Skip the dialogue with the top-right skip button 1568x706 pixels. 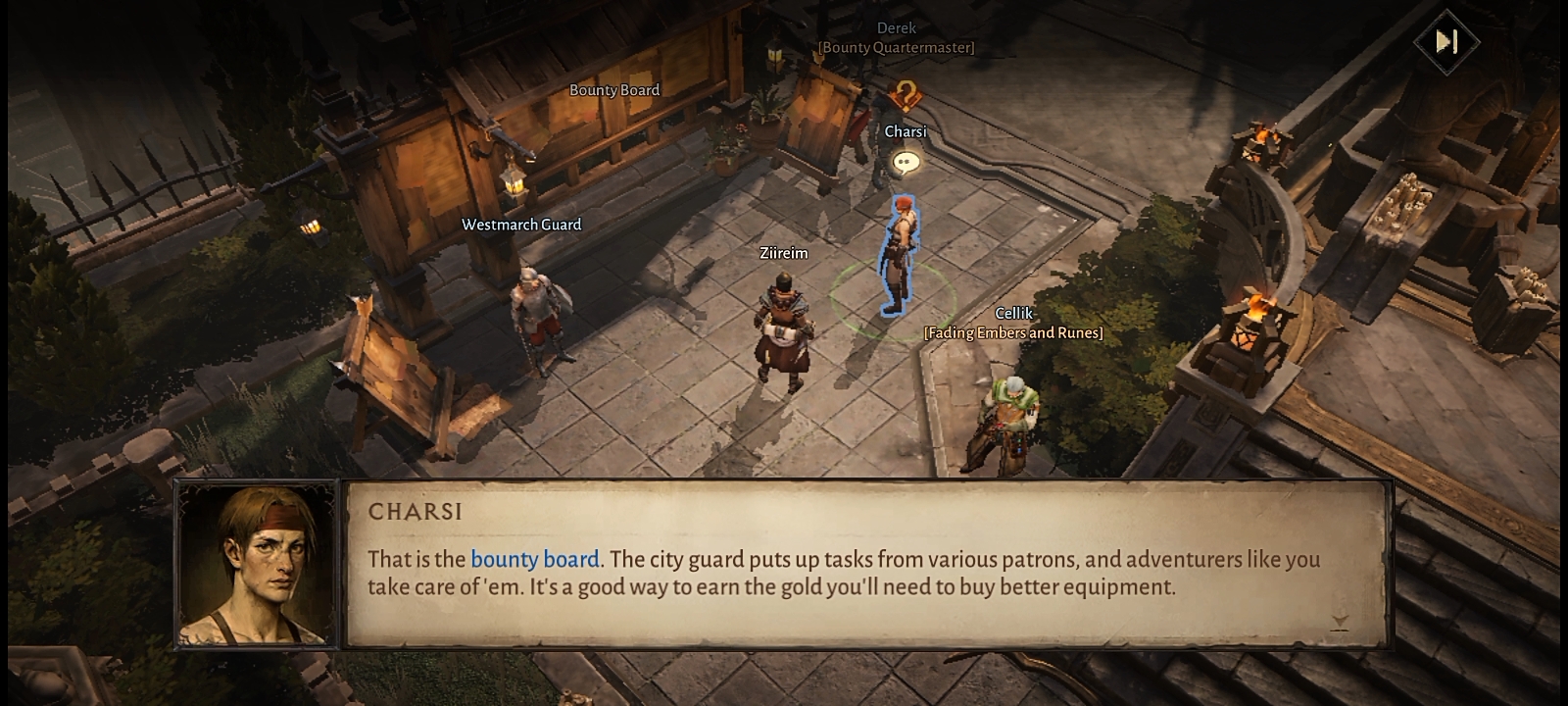pos(1446,41)
